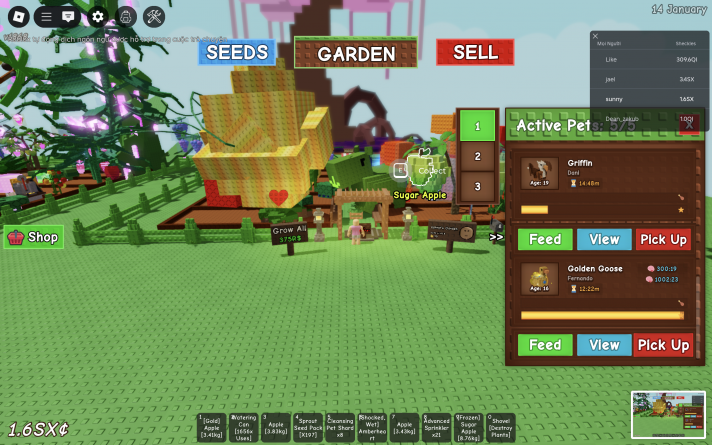Feed the Griffin pet
The height and width of the screenshot is (445, 712).
tap(545, 239)
